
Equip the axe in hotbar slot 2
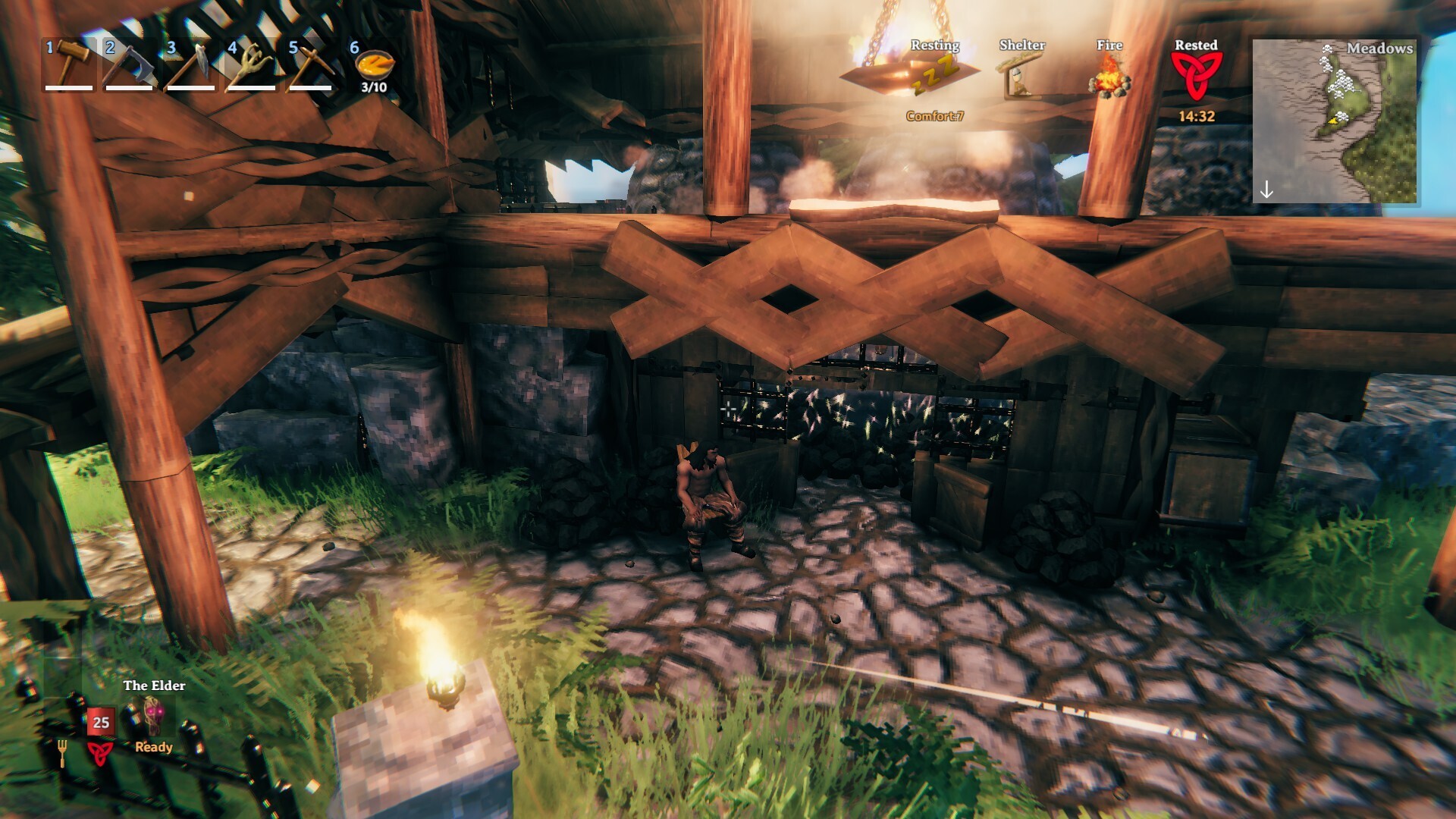(129, 64)
